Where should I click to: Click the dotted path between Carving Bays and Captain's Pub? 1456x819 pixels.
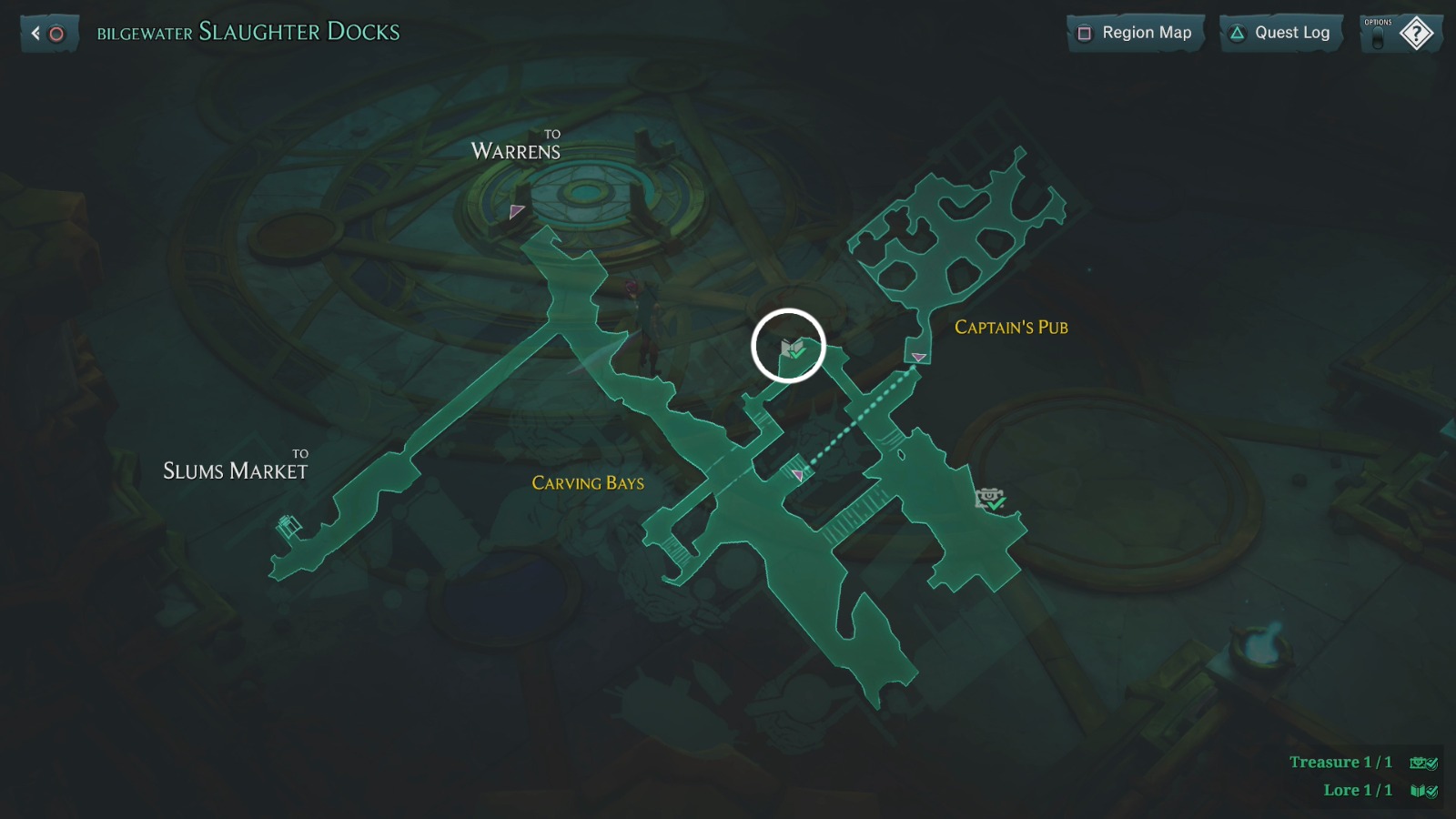(x=855, y=418)
